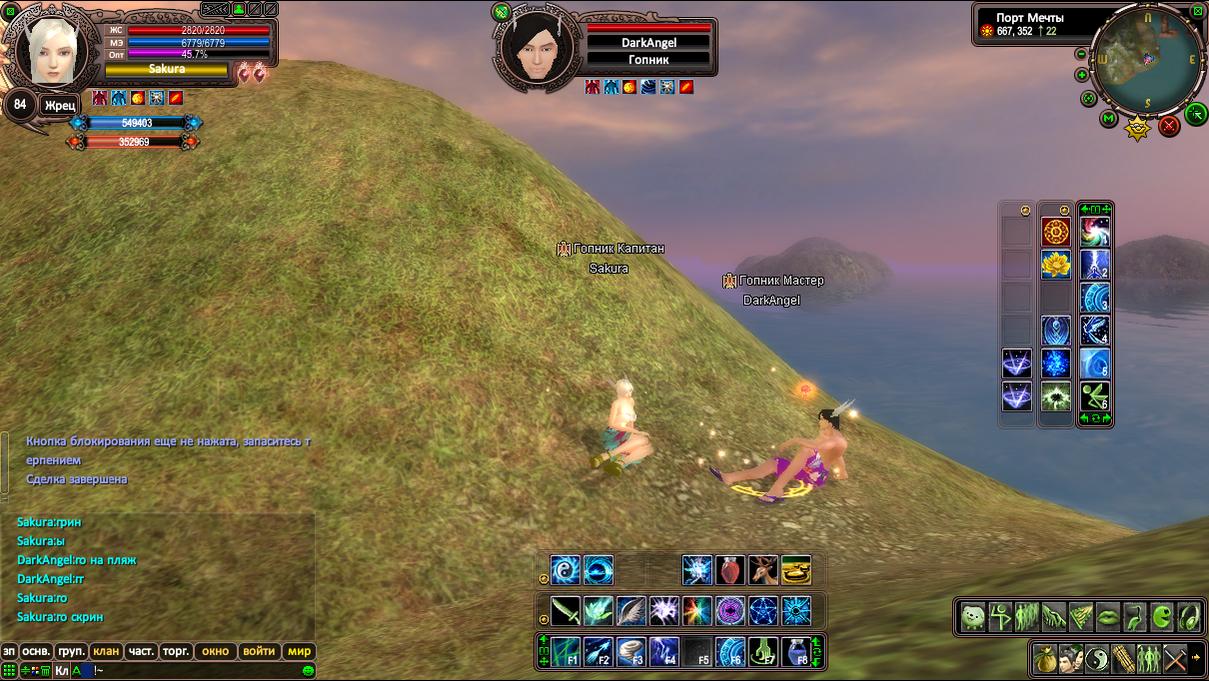Use the F3 tornado skill
This screenshot has height=681, width=1209.
click(632, 652)
